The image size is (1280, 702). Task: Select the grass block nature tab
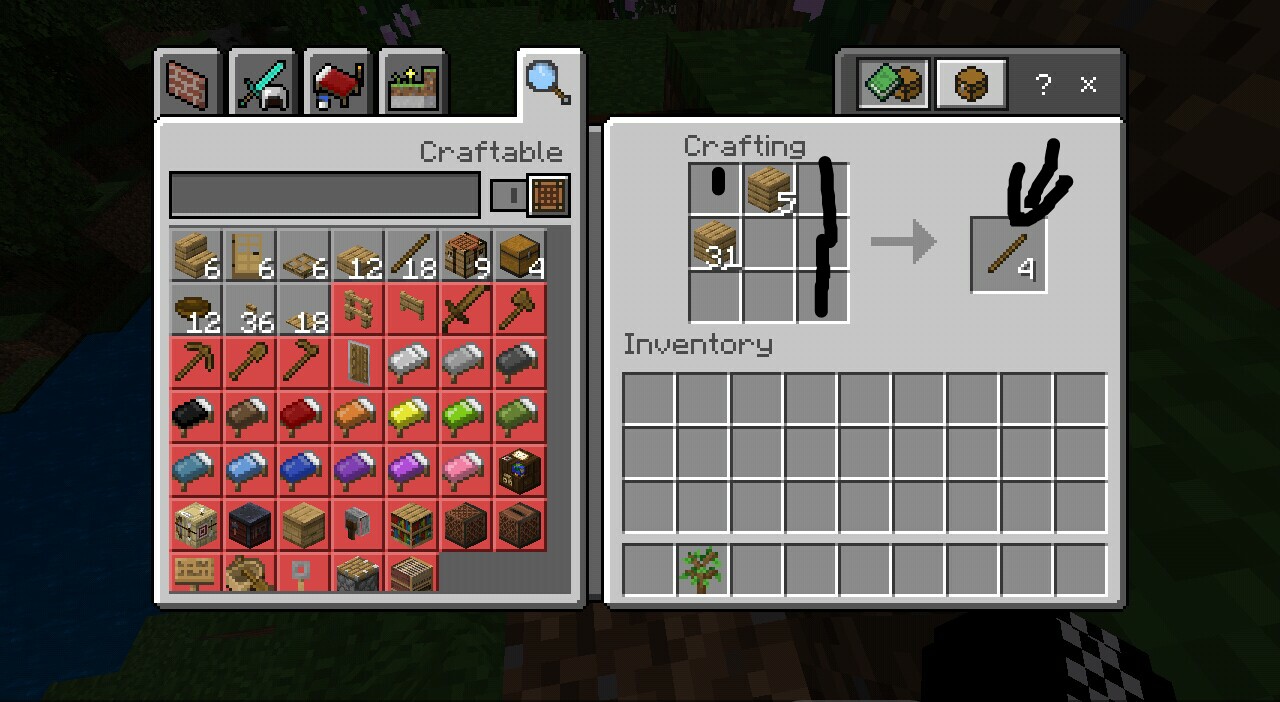click(413, 85)
